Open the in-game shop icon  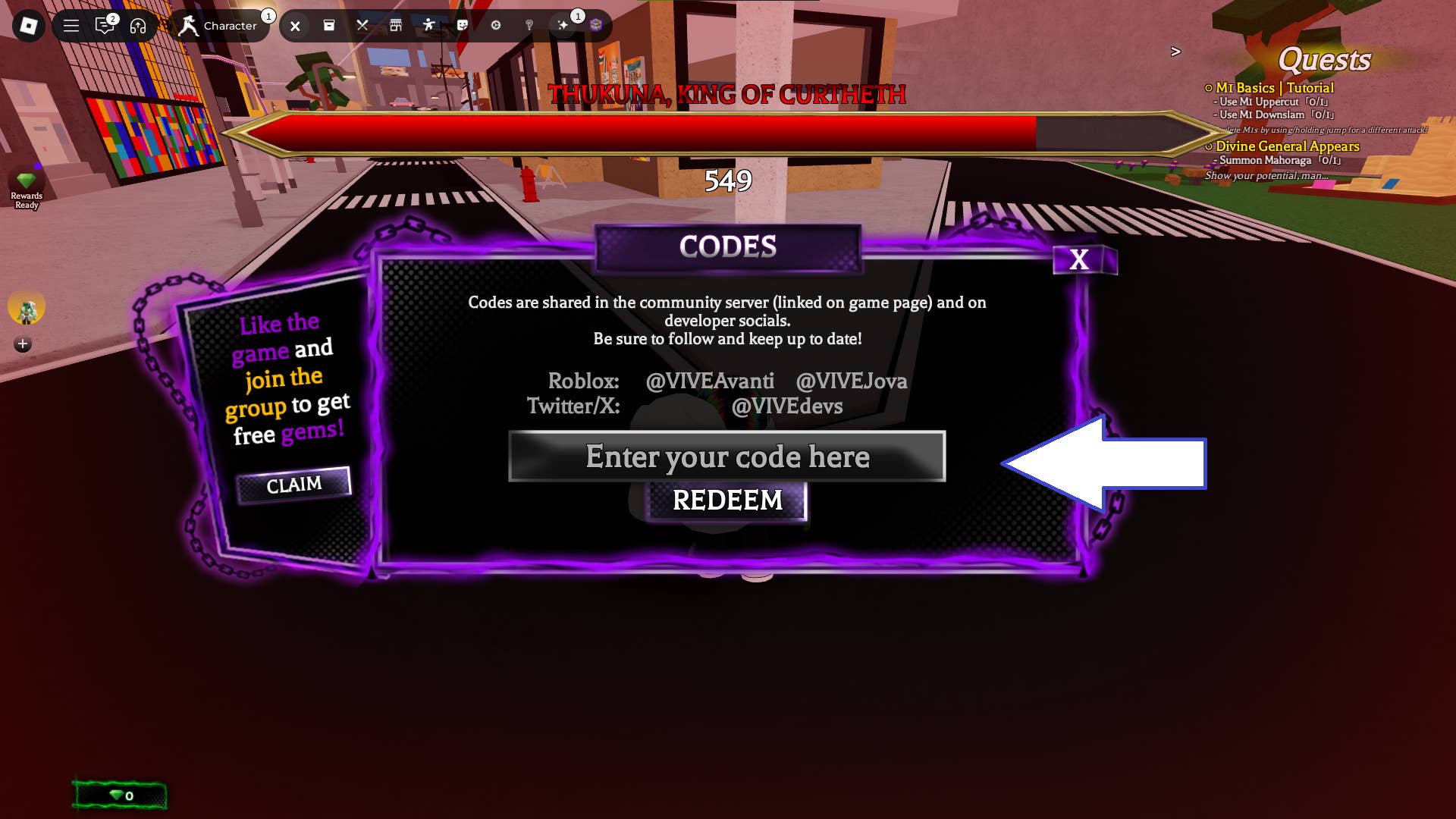click(x=396, y=25)
